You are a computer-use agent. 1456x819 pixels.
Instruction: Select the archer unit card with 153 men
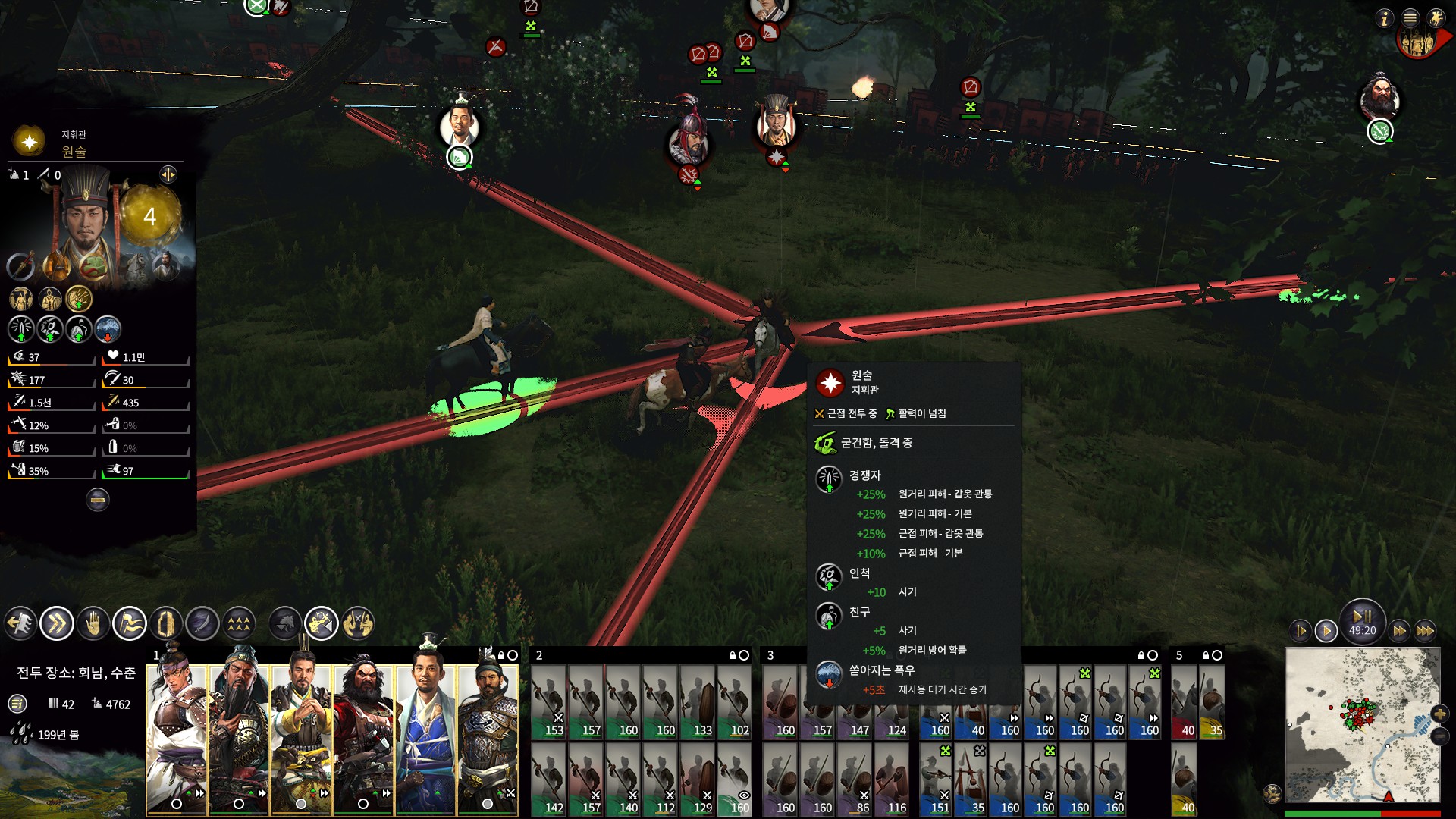[549, 702]
